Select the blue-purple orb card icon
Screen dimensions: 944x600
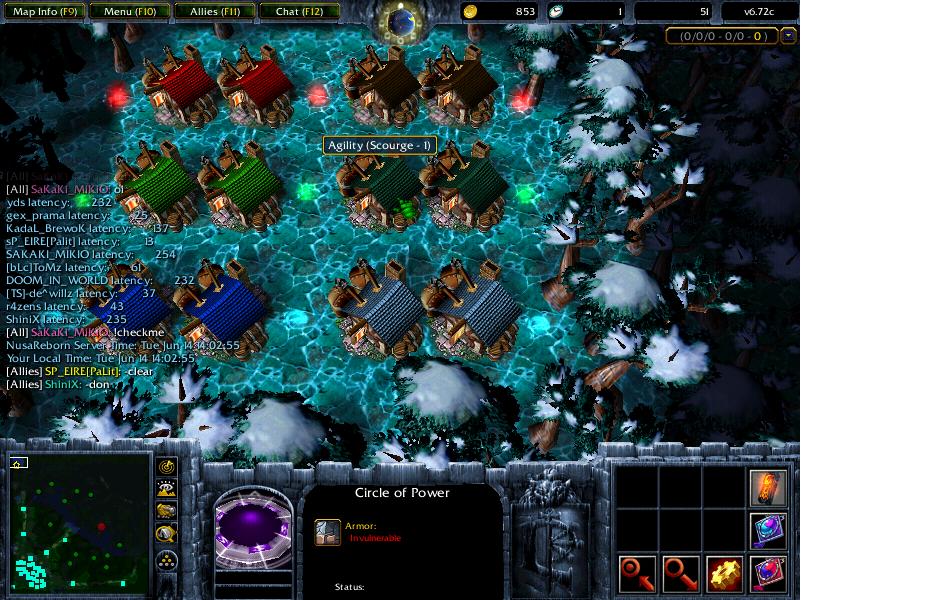pyautogui.click(x=768, y=530)
